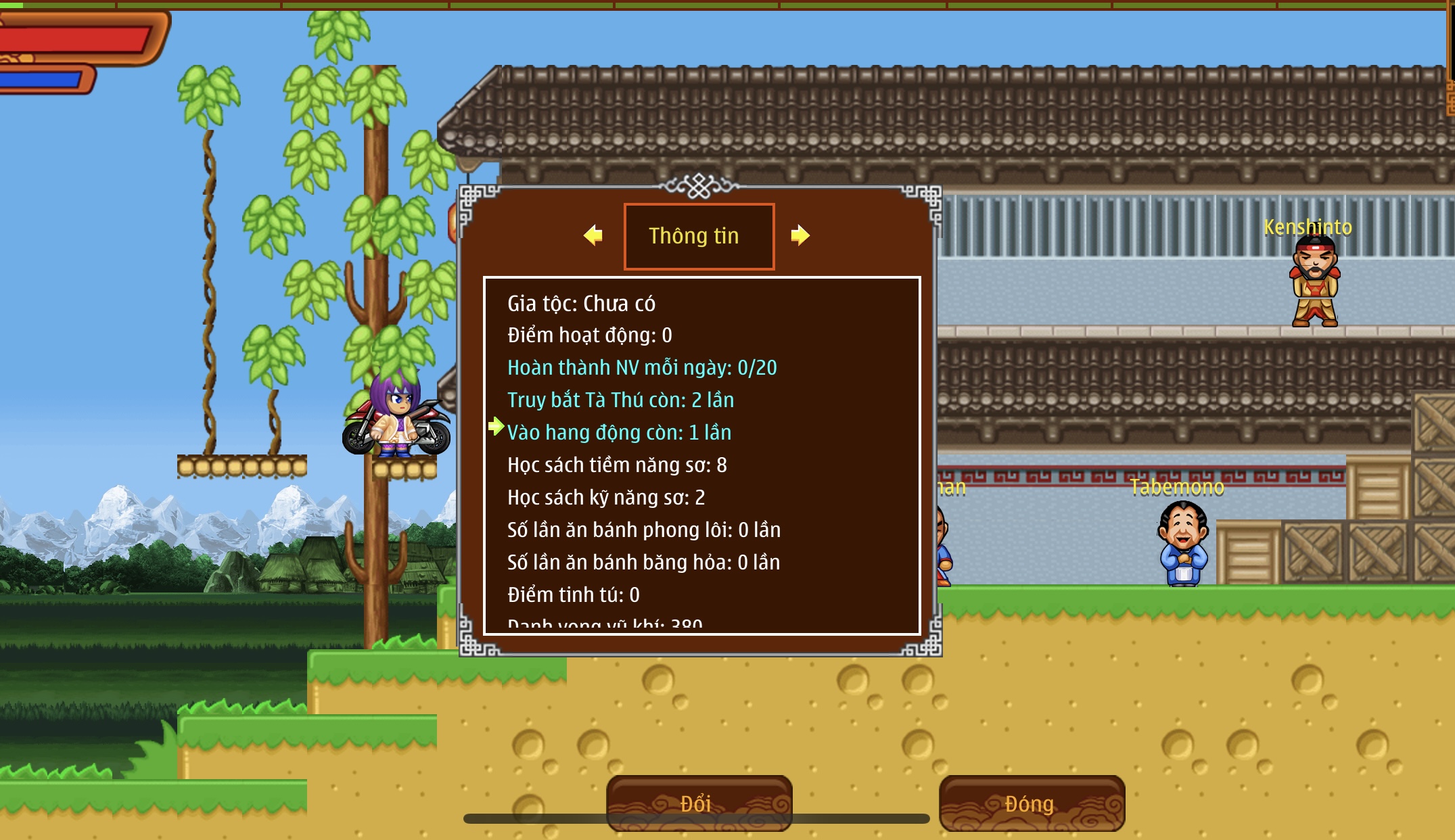Choose 'Truy bắt Tà Thú còn' entry
Image resolution: width=1455 pixels, height=840 pixels.
tap(620, 400)
